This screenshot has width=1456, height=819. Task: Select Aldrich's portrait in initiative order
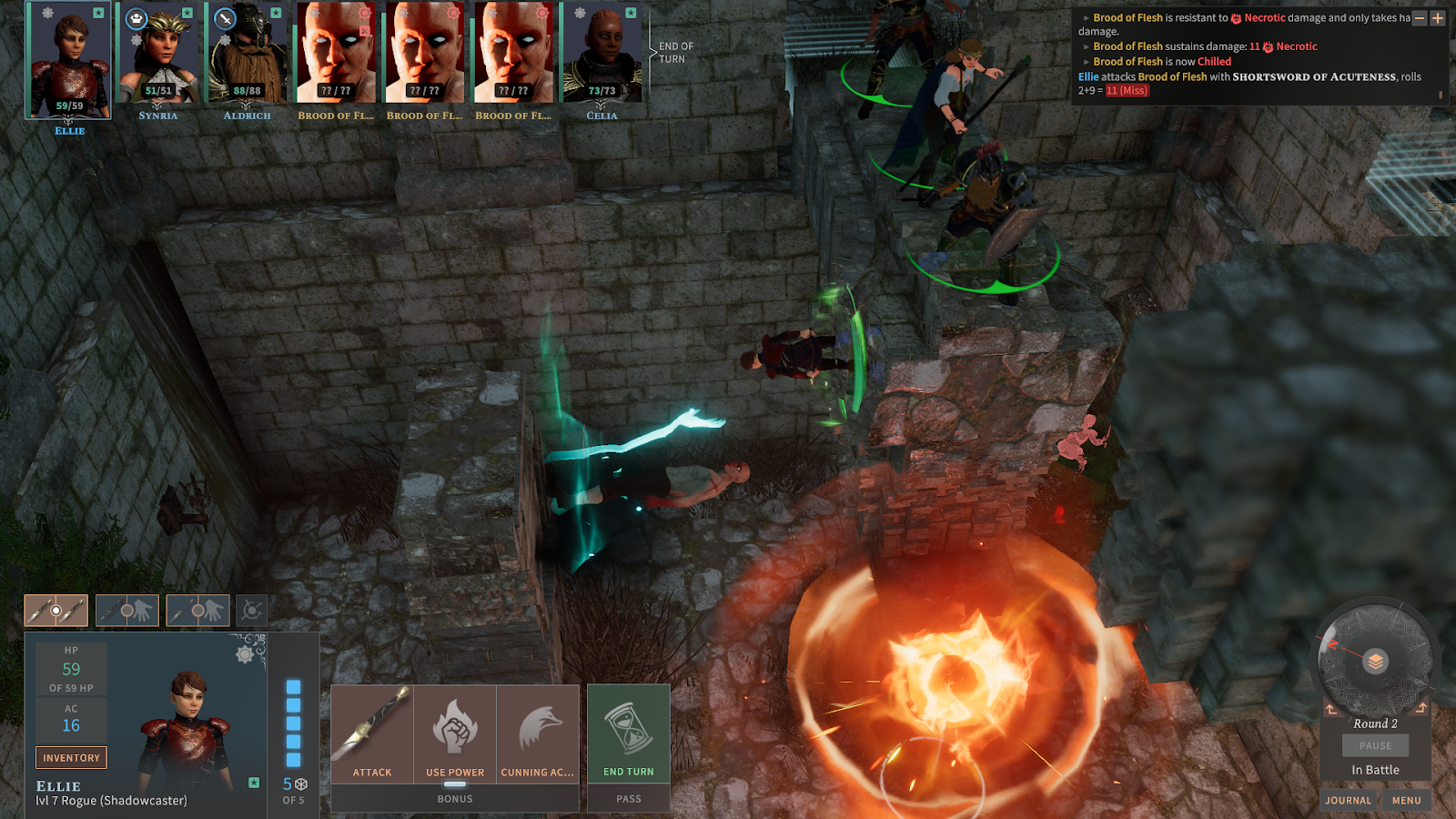[247, 55]
